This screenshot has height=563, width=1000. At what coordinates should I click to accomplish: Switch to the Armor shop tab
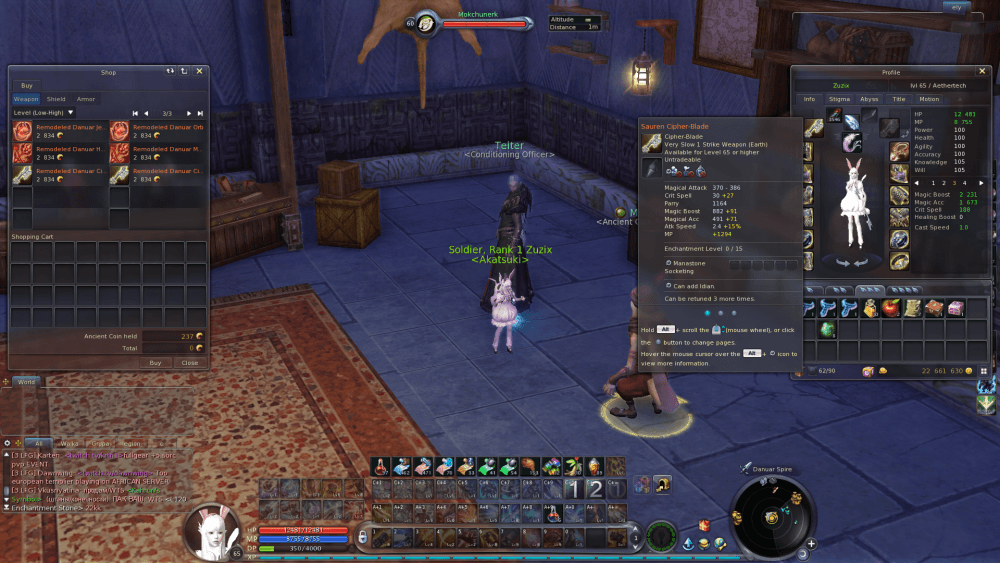tap(86, 99)
